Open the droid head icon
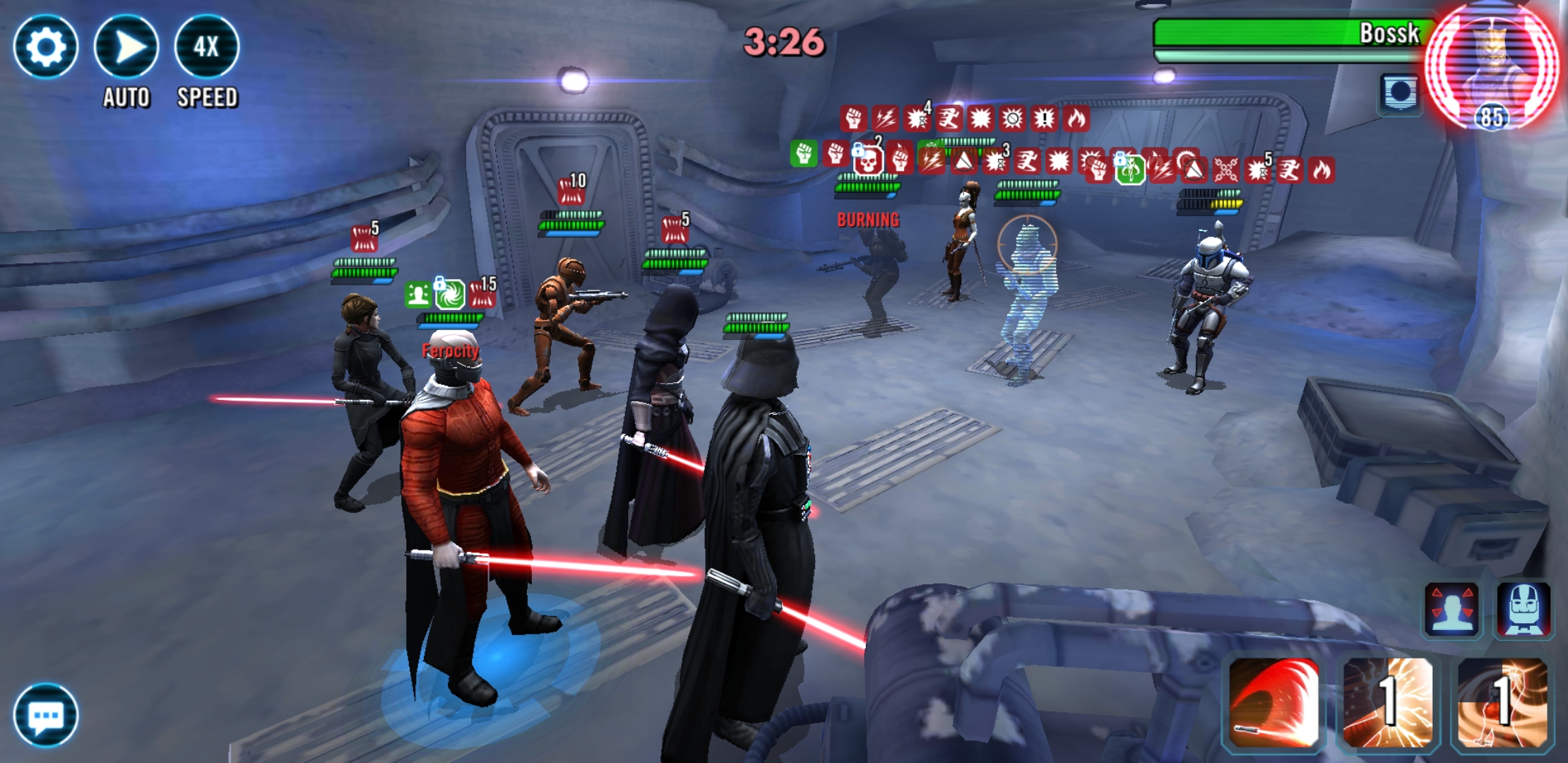The width and height of the screenshot is (1568, 763). [1524, 610]
